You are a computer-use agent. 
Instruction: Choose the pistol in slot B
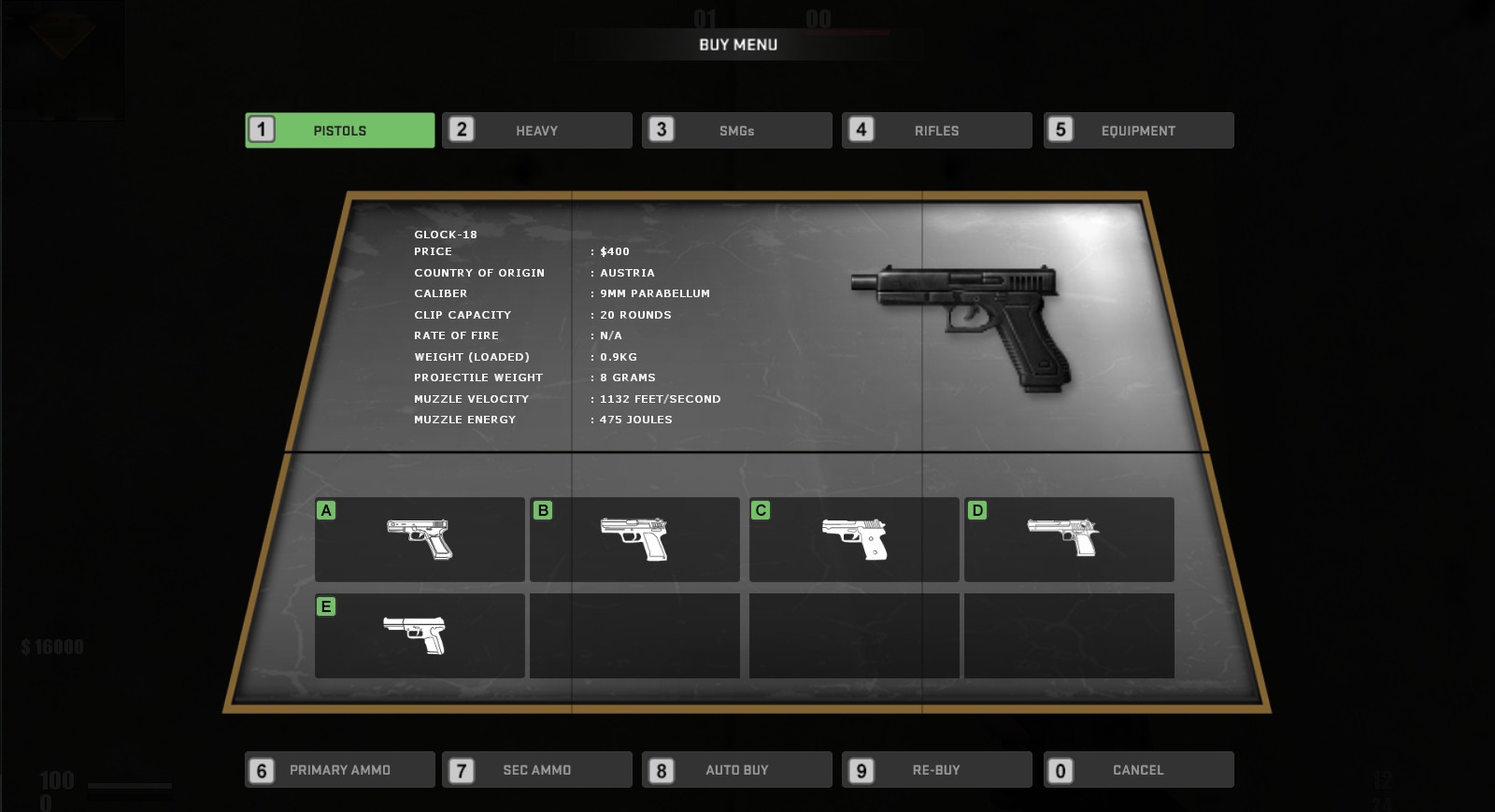coord(634,539)
